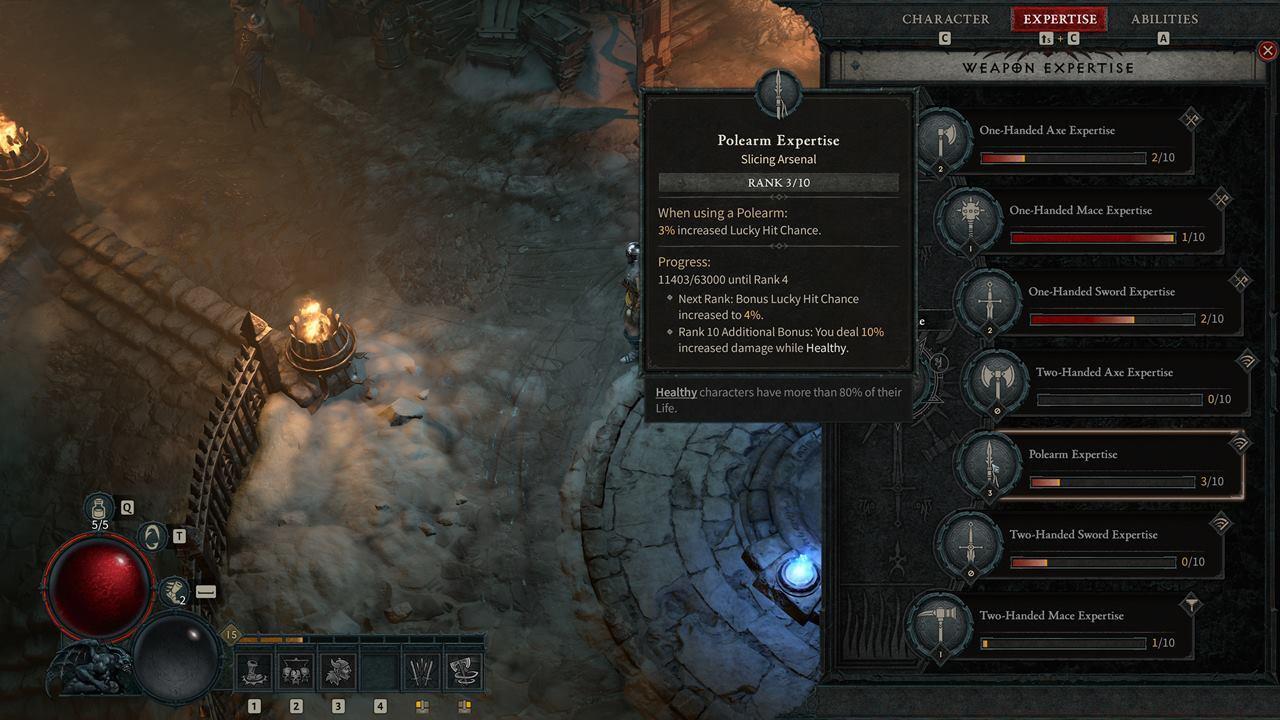This screenshot has width=1280, height=720.
Task: Open the Abilities tab
Action: coord(1164,19)
